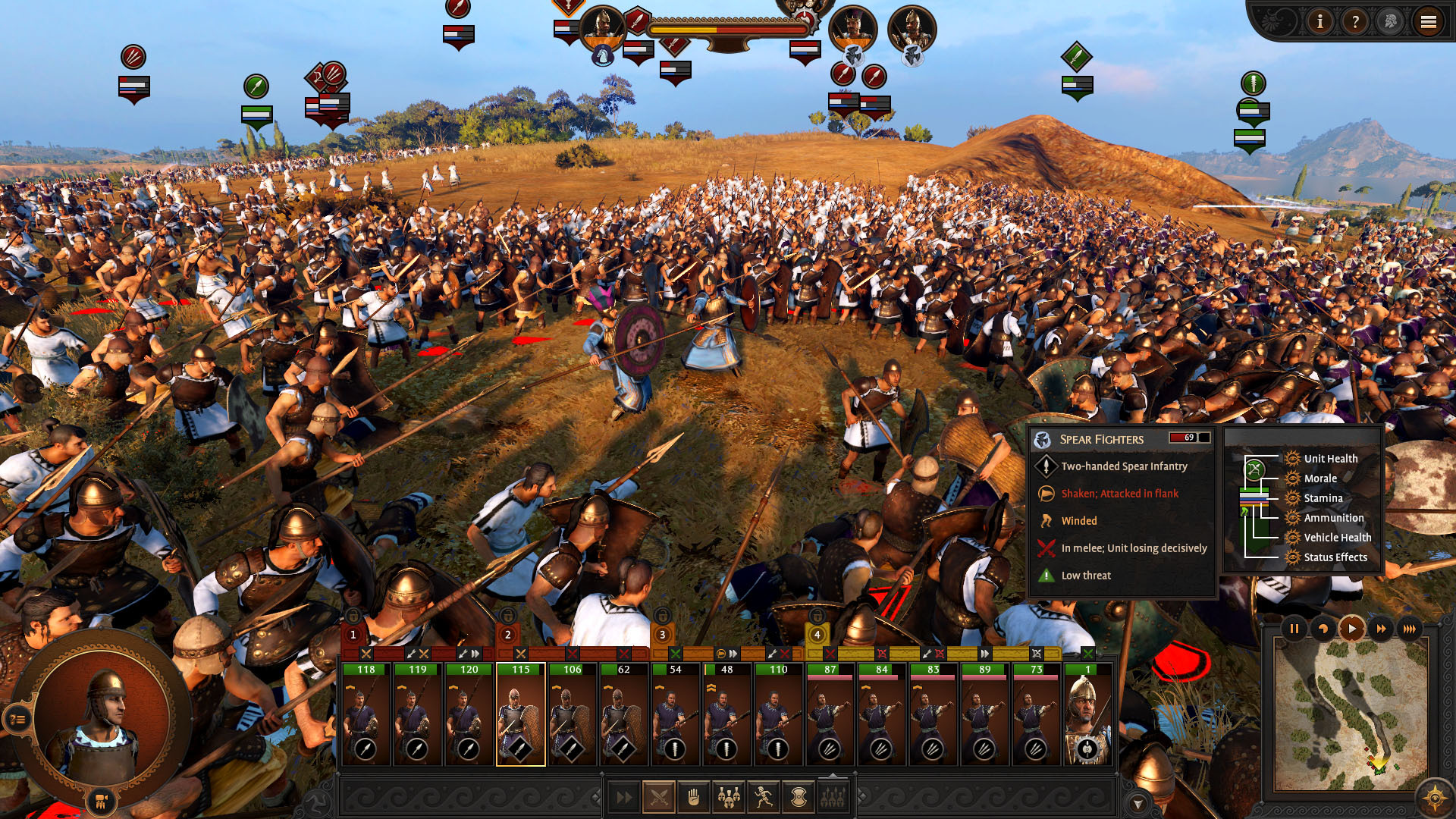The width and height of the screenshot is (1456, 819).
Task: Open the info button in top bar
Action: coord(1319,22)
